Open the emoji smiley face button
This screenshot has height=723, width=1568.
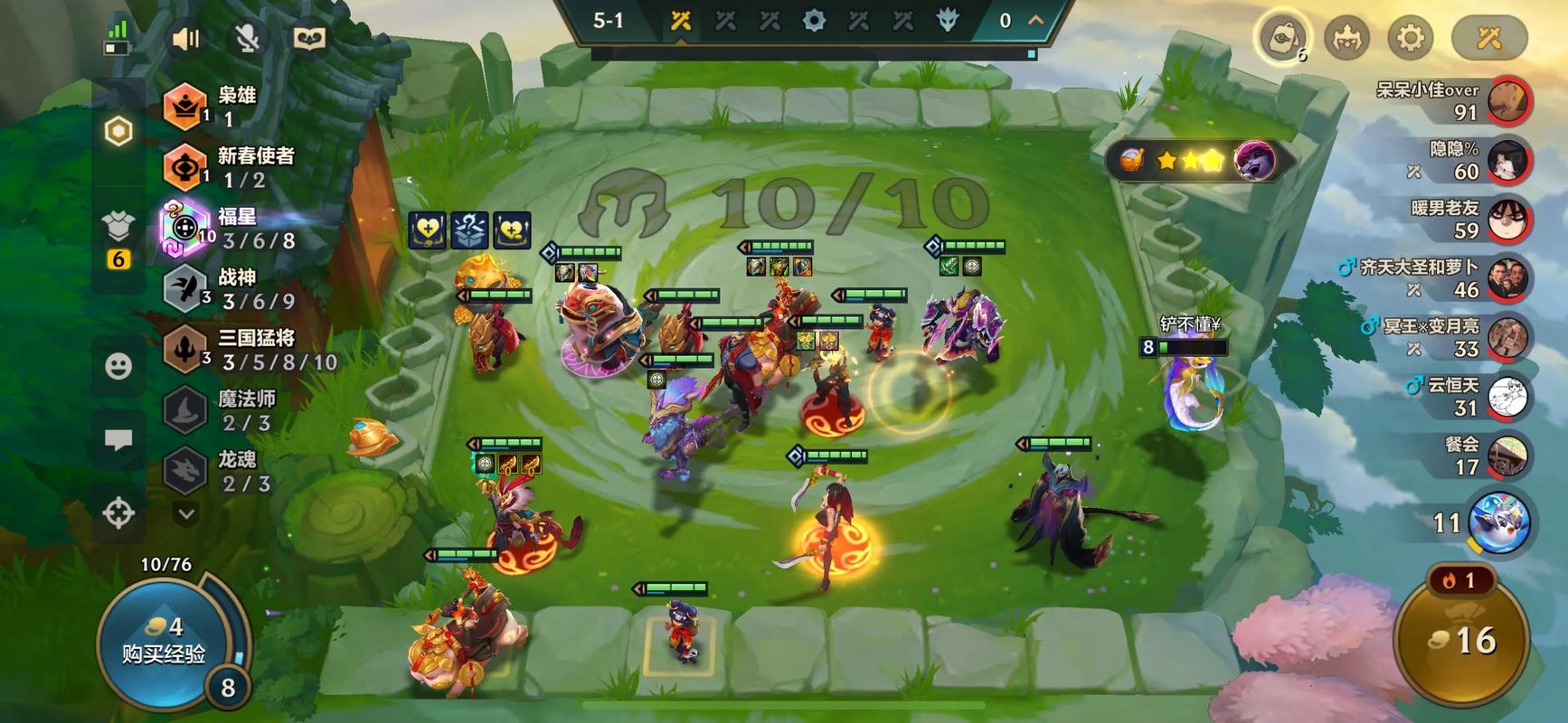click(x=118, y=366)
